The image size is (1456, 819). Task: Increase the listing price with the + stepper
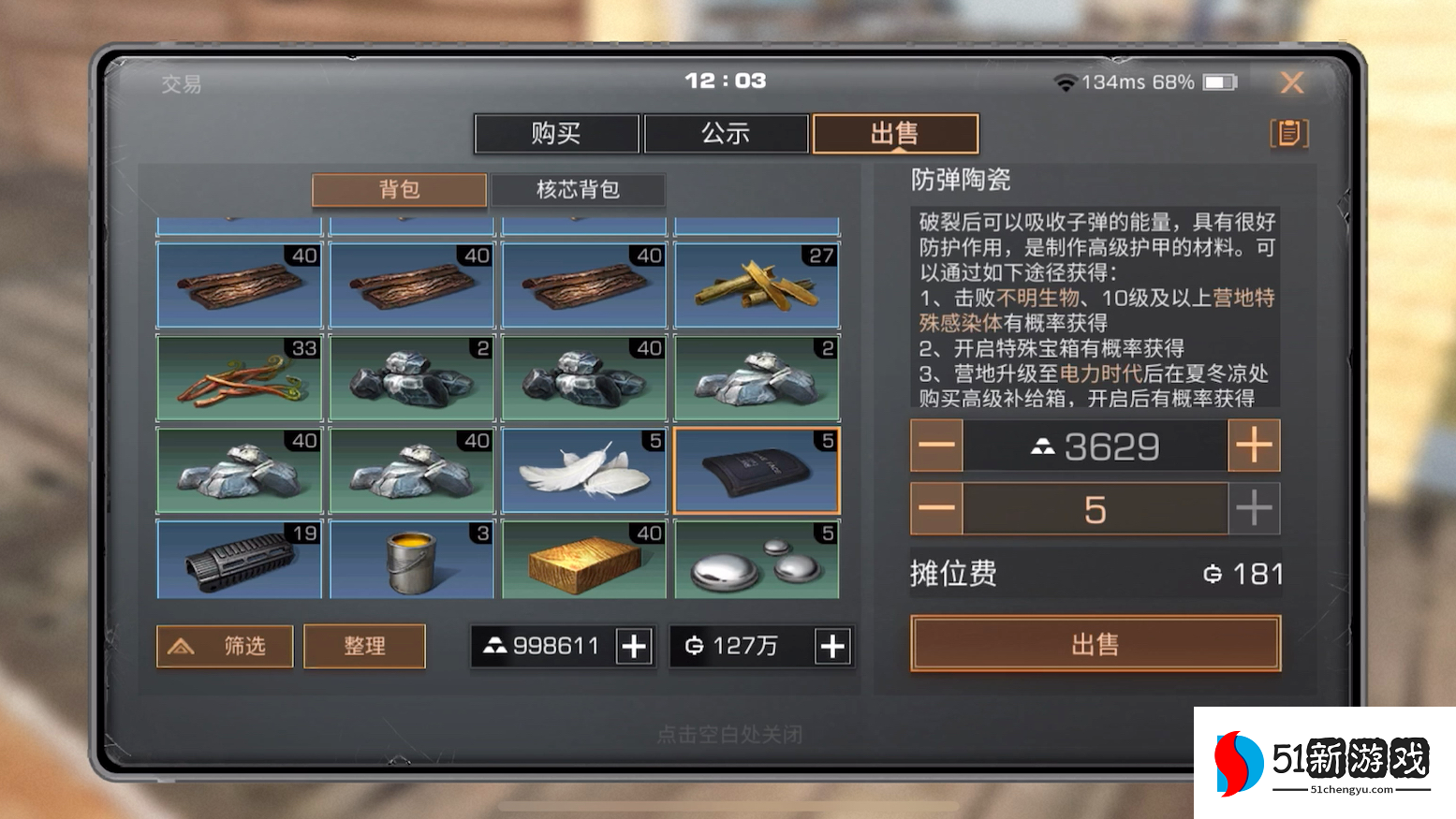[1255, 446]
